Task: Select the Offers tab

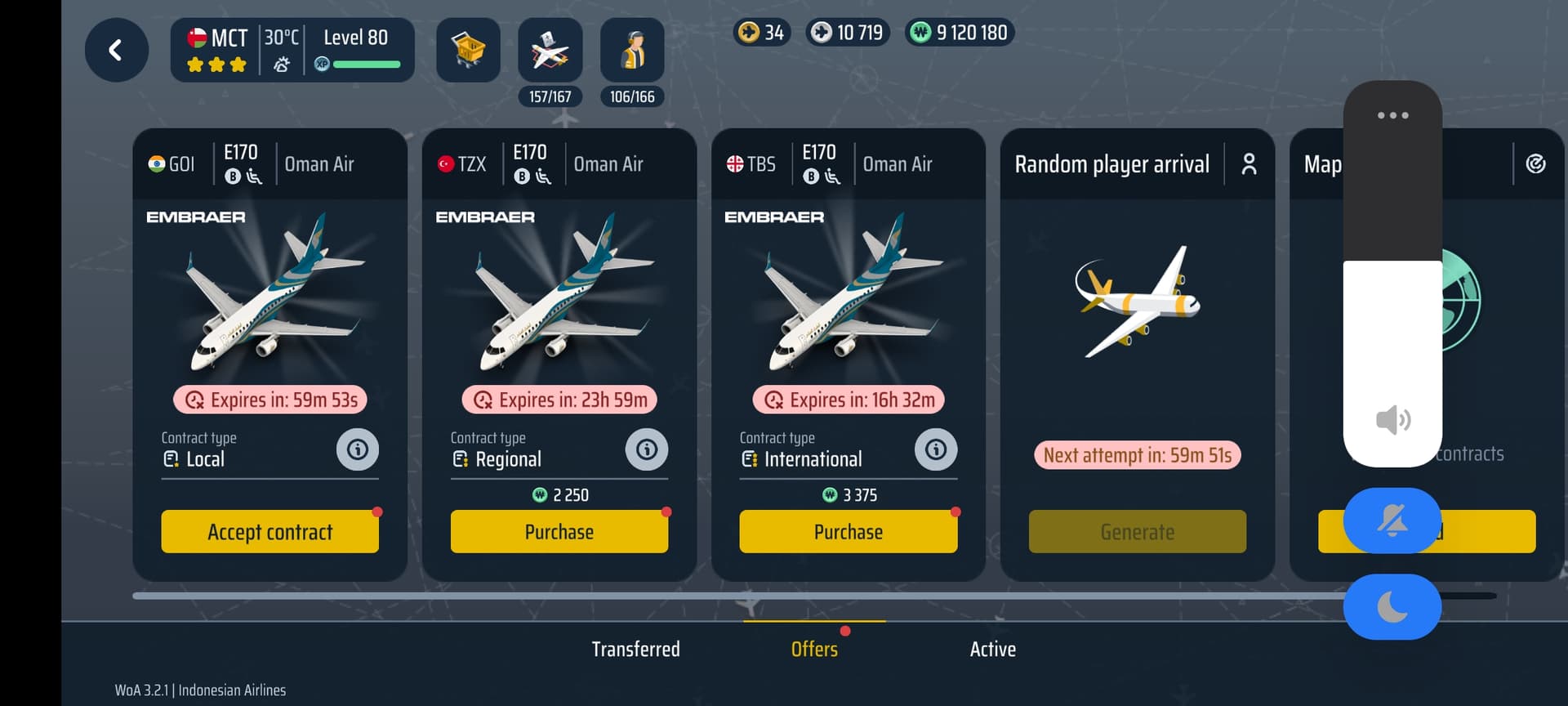Action: point(814,650)
